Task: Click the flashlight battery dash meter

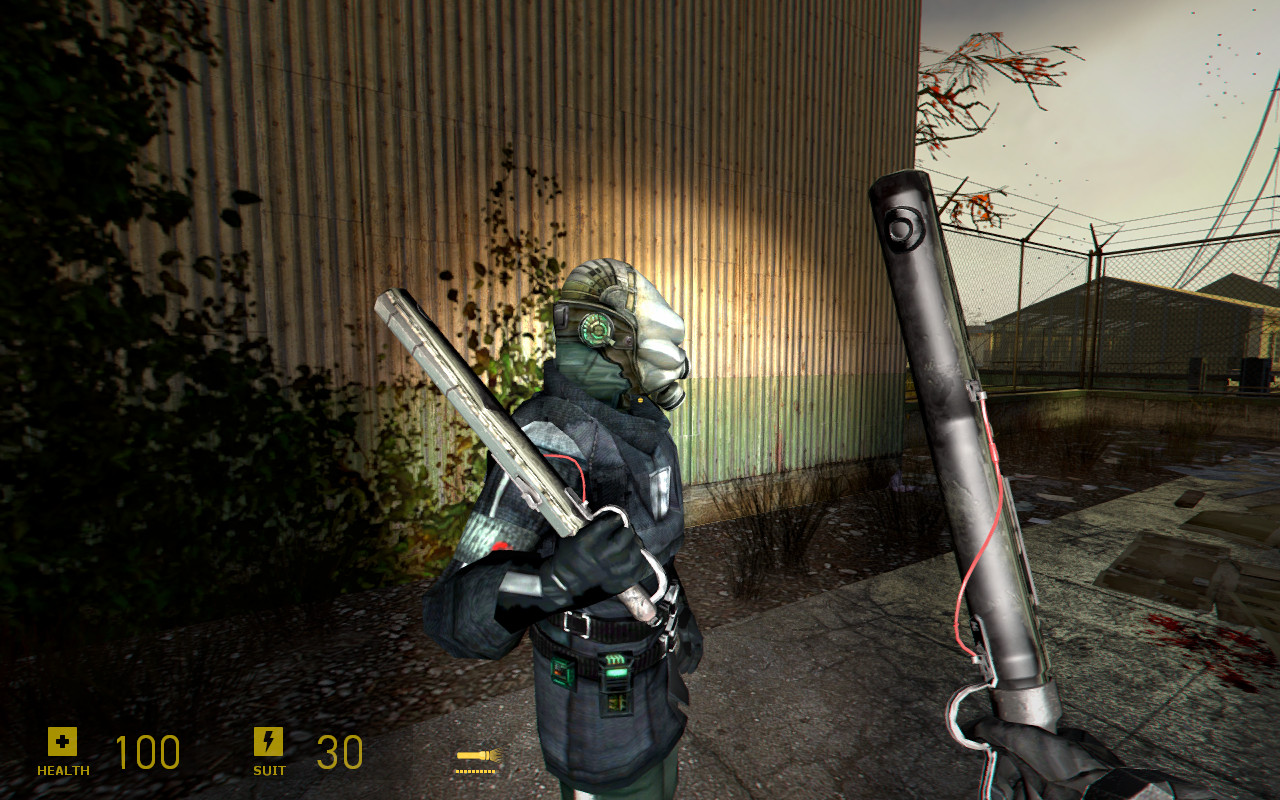Action: [477, 770]
